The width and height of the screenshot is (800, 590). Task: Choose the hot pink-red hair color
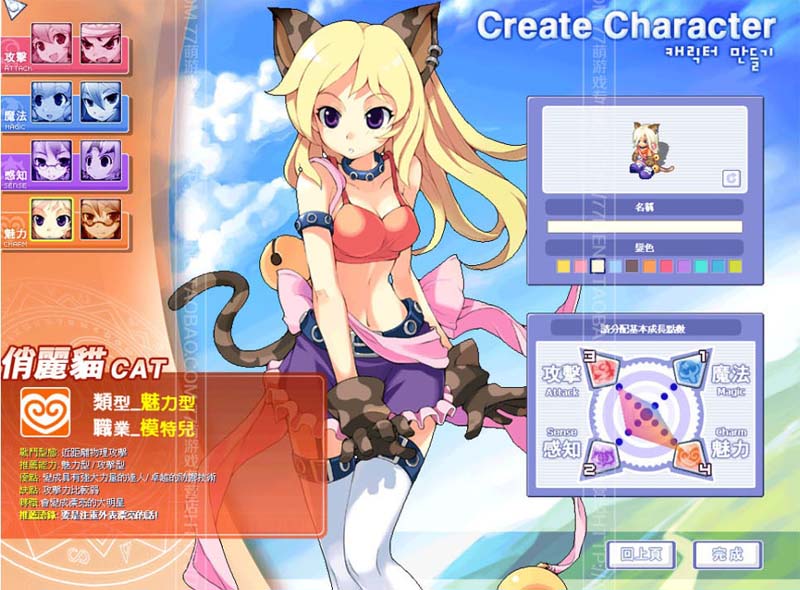(666, 266)
